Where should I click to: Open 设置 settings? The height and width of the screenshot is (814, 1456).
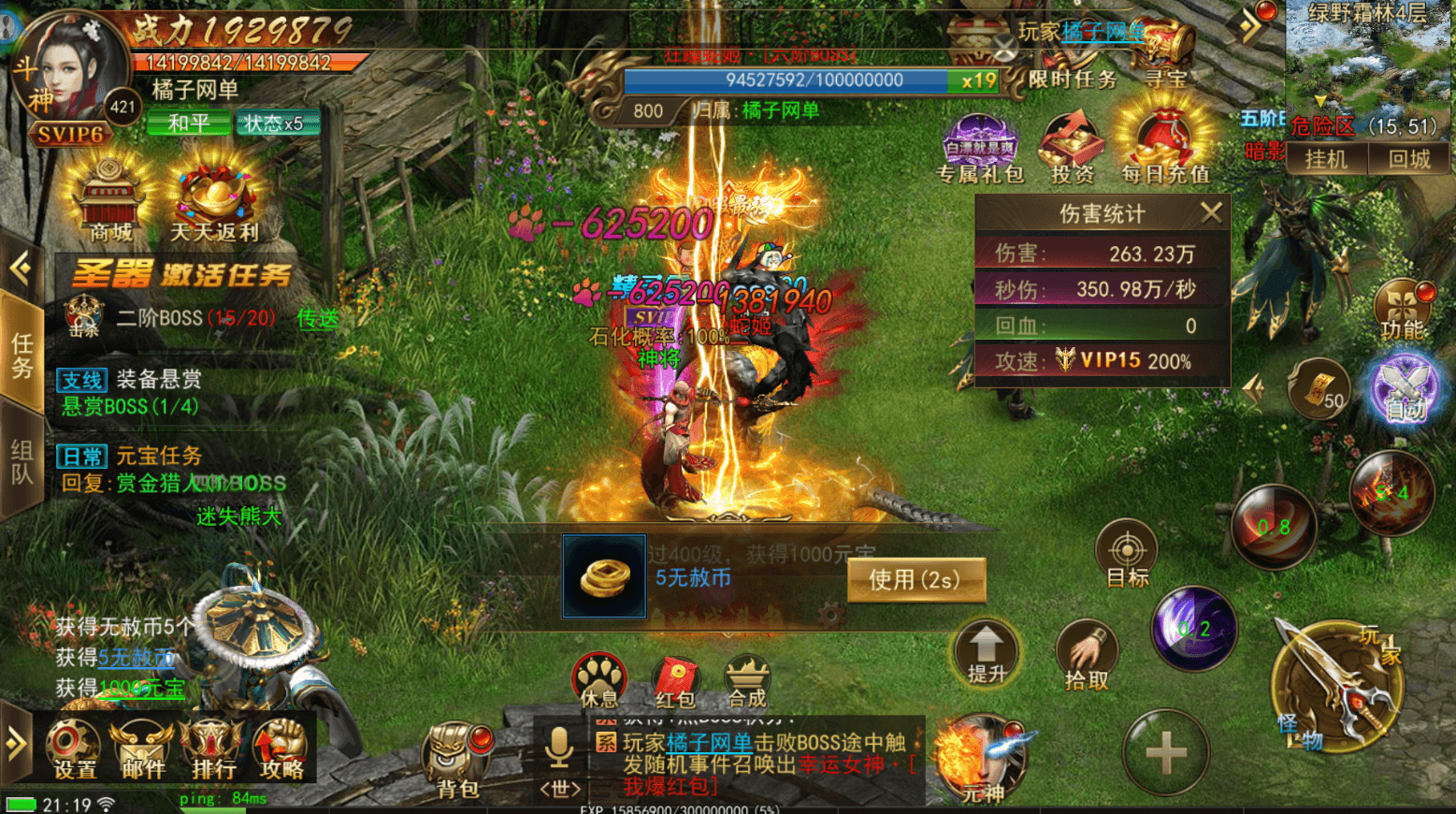coord(74,750)
